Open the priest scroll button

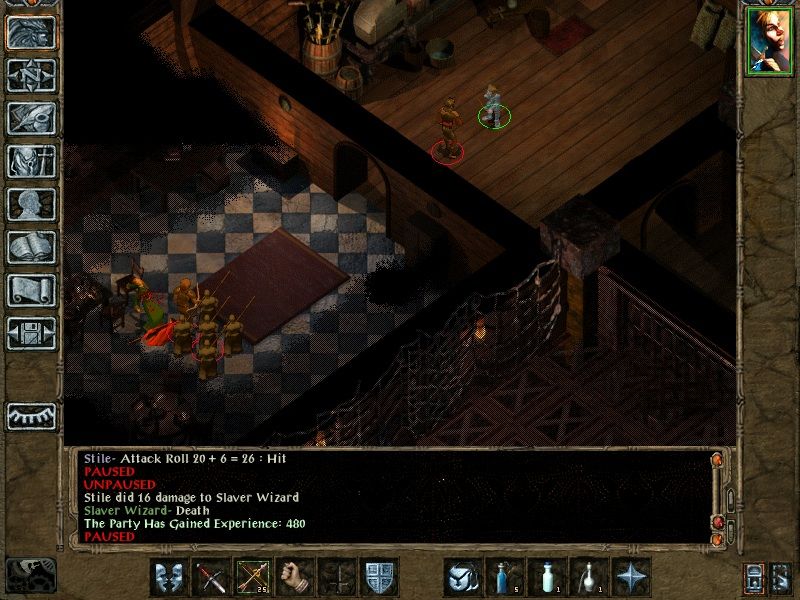pos(31,290)
